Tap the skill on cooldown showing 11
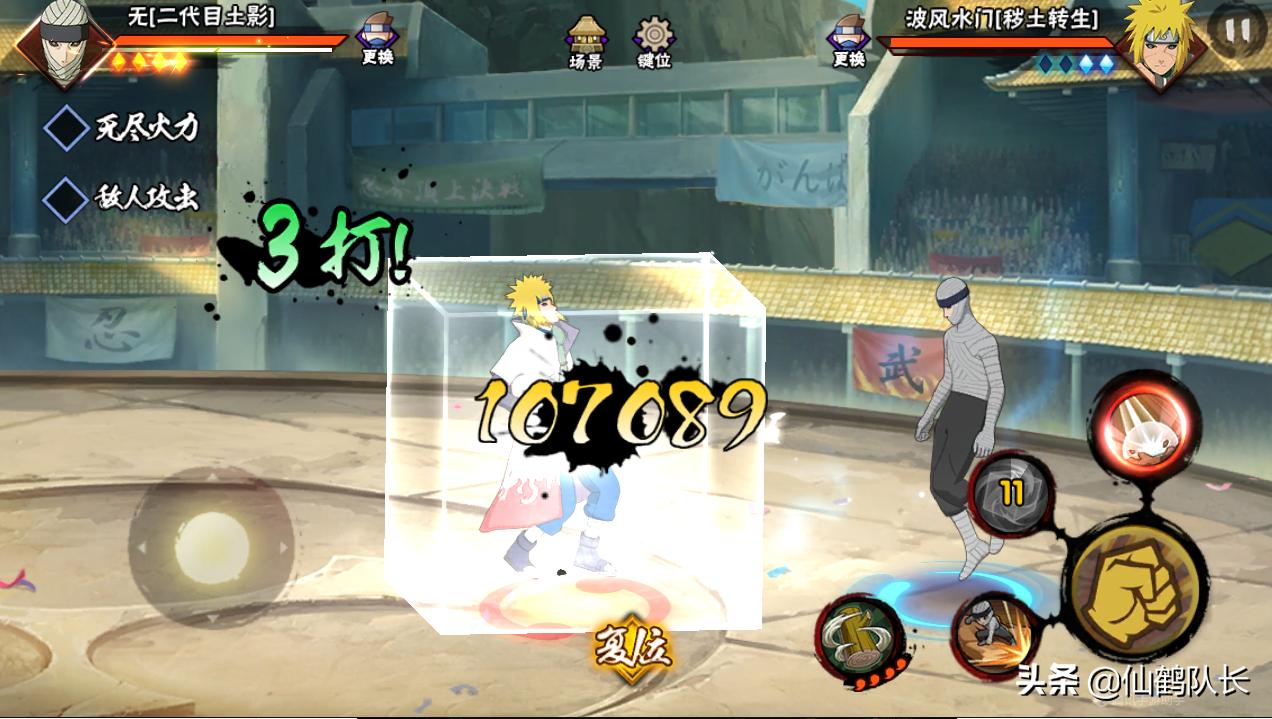The width and height of the screenshot is (1272, 719). (x=1011, y=493)
